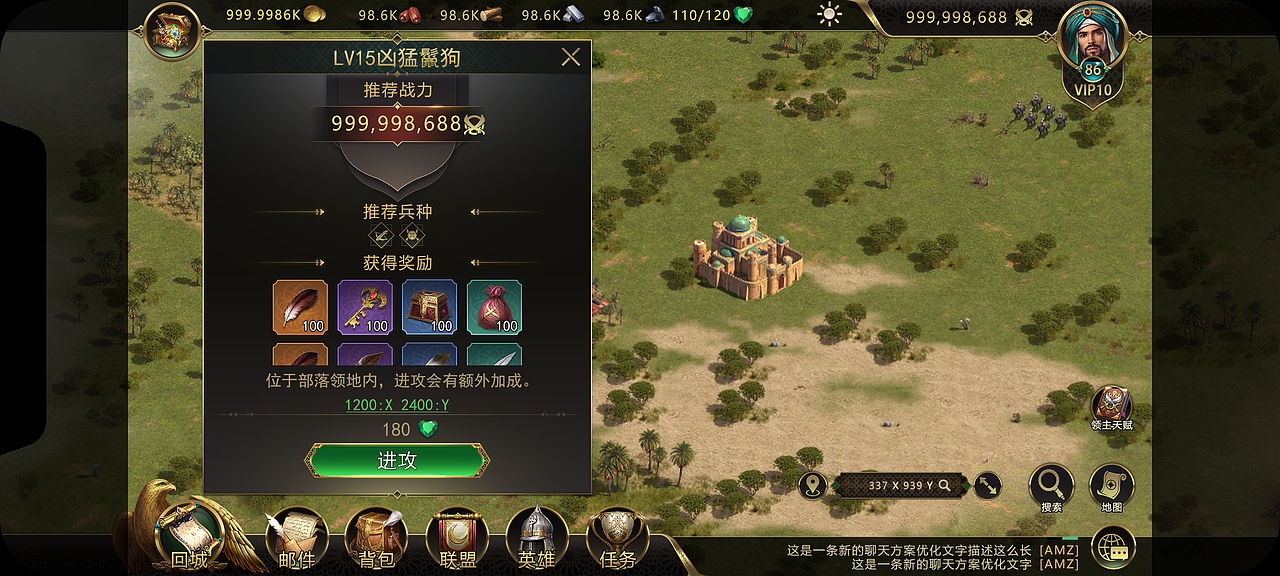Open the VIP10 player avatar profile
The image size is (1280, 576).
click(x=1092, y=52)
